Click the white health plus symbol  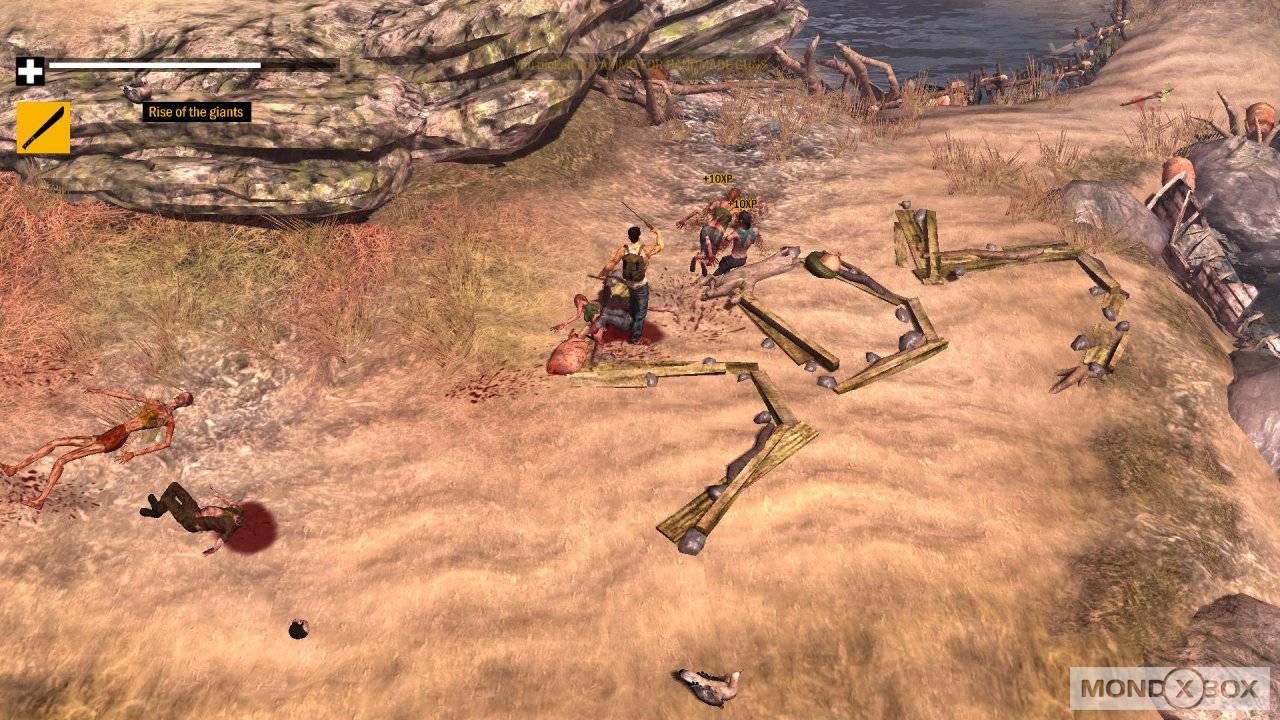(31, 71)
